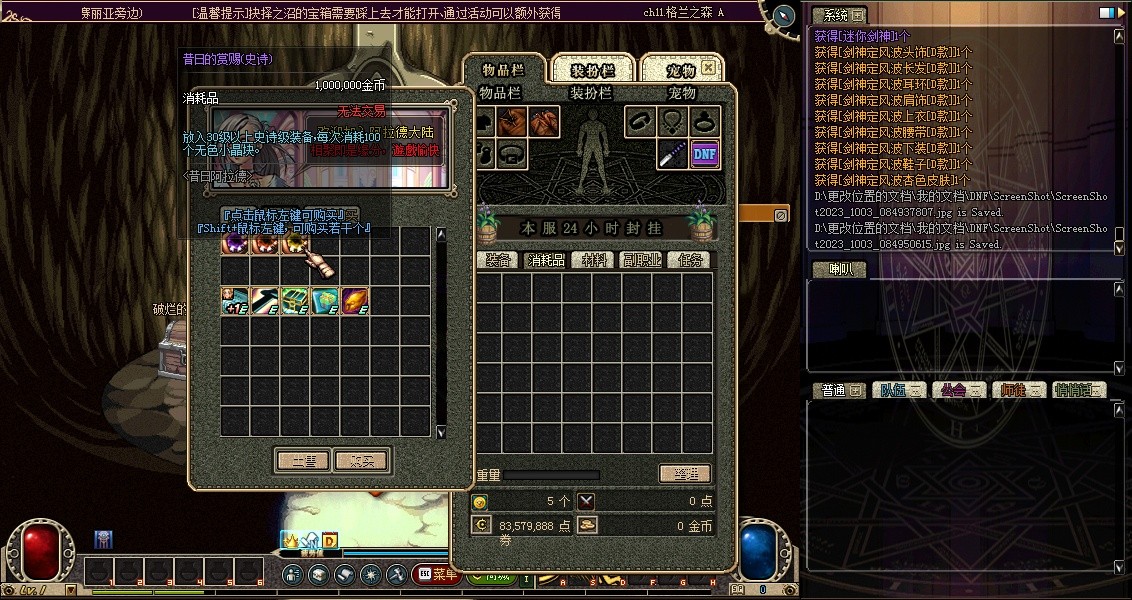
Task: Select the DNF title equipment slot
Action: tap(705, 153)
